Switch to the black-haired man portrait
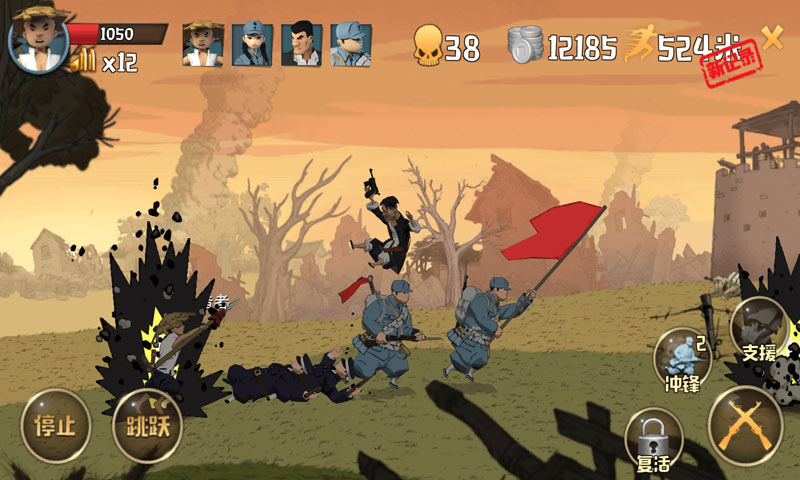The width and height of the screenshot is (800, 480). click(x=301, y=45)
